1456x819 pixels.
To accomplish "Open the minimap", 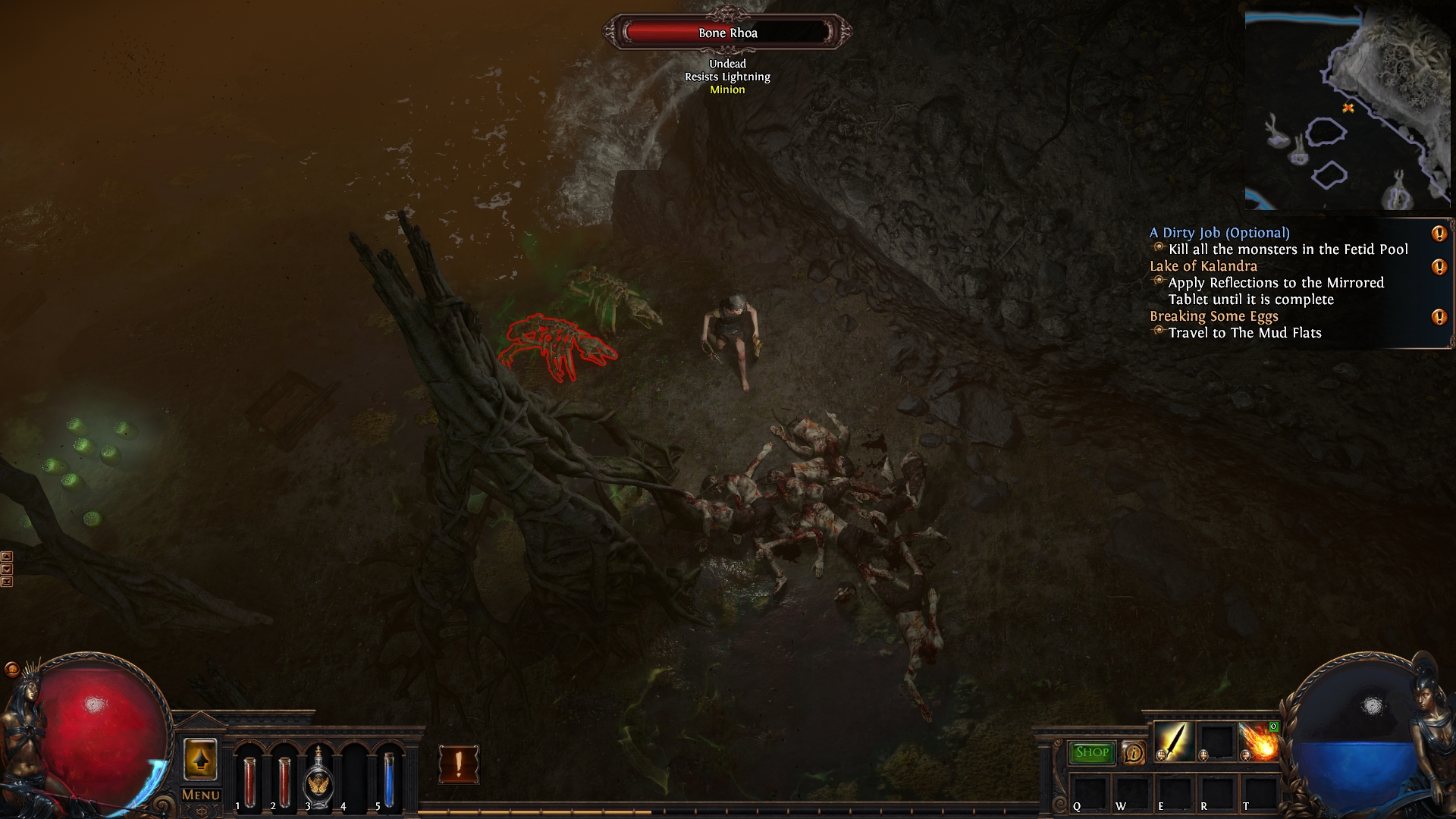I will (1347, 106).
